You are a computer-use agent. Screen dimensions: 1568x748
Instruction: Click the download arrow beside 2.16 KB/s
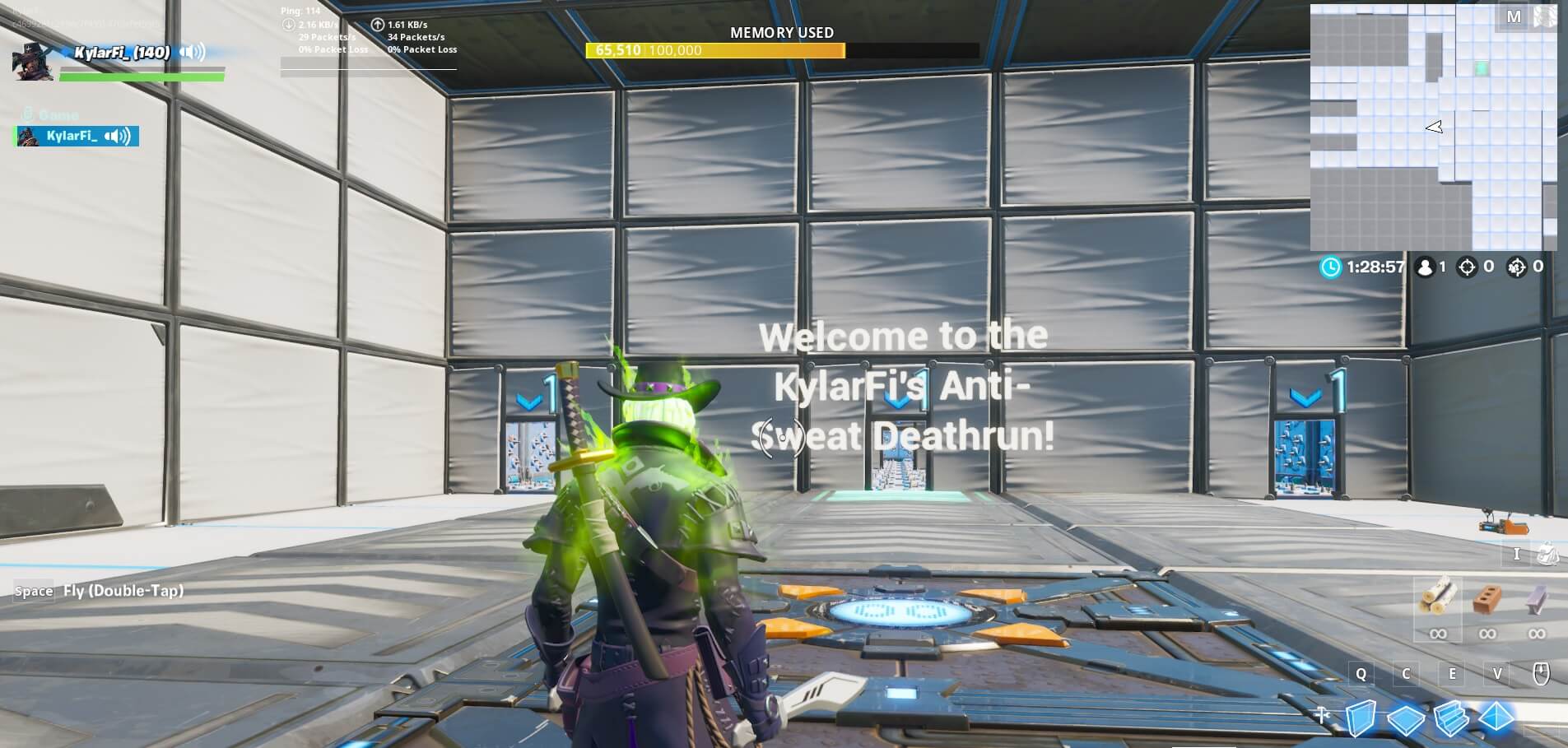pyautogui.click(x=288, y=25)
